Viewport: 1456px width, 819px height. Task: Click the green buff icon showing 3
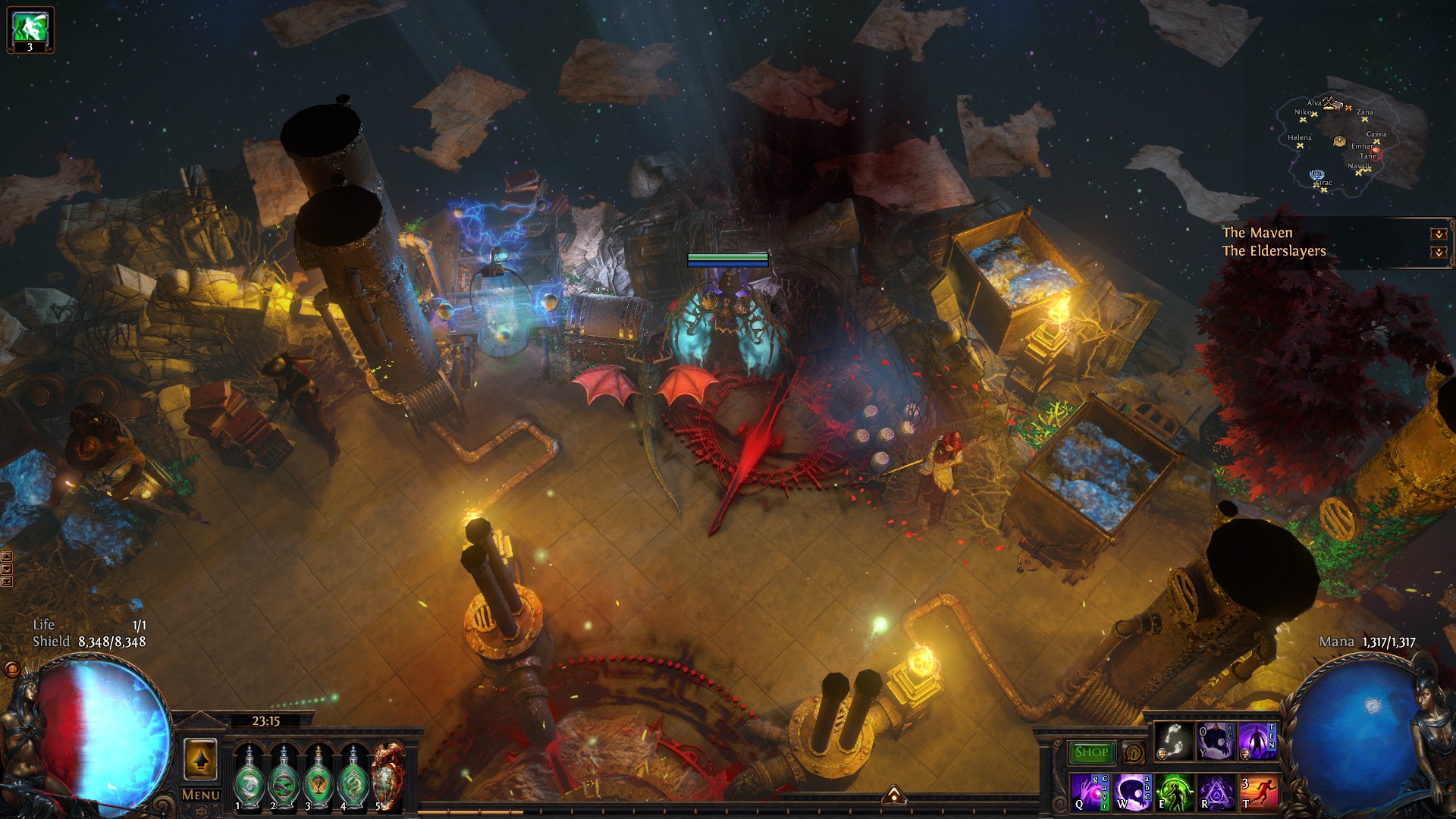point(30,30)
